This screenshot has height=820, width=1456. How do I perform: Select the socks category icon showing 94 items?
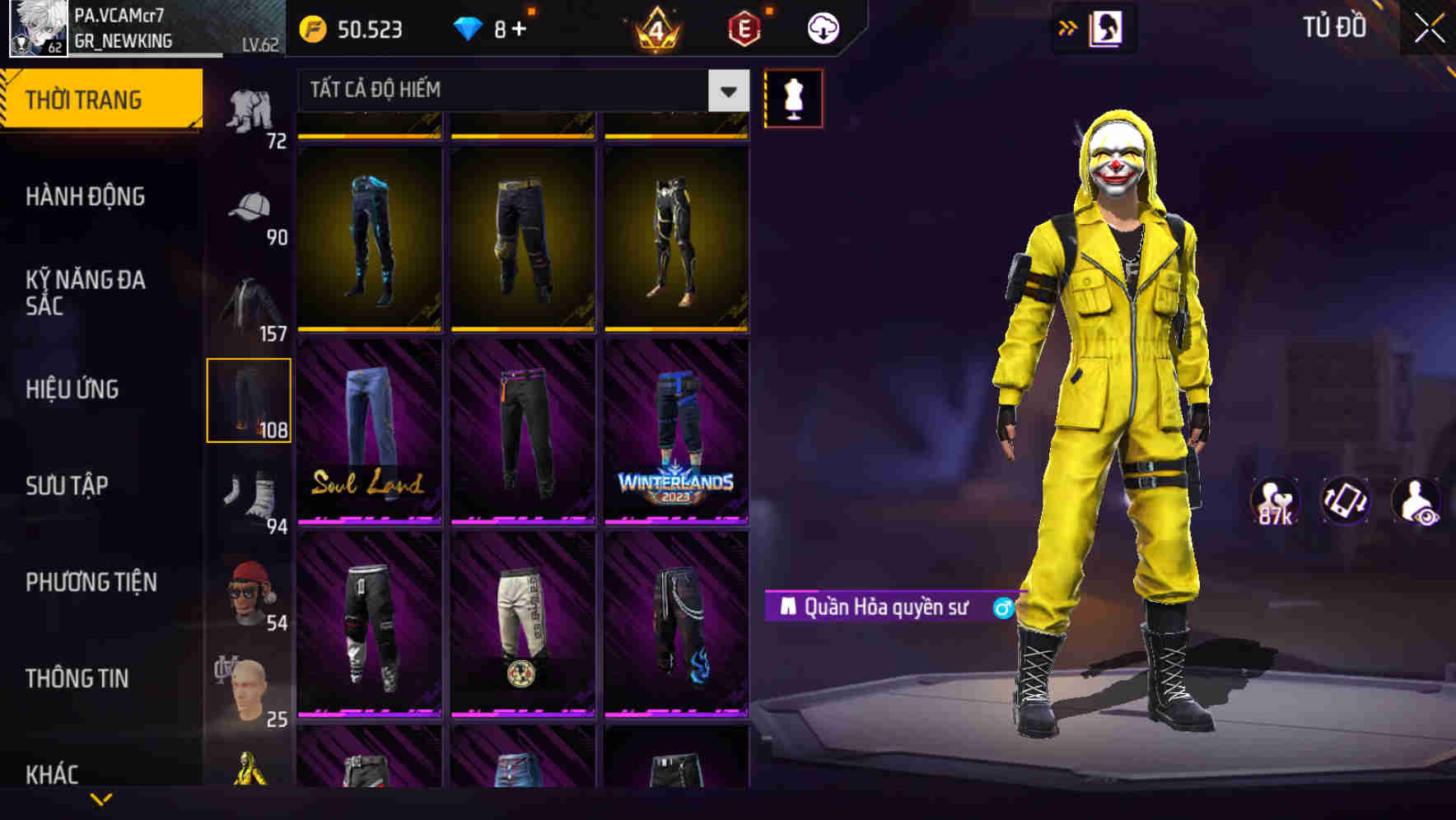(x=251, y=494)
